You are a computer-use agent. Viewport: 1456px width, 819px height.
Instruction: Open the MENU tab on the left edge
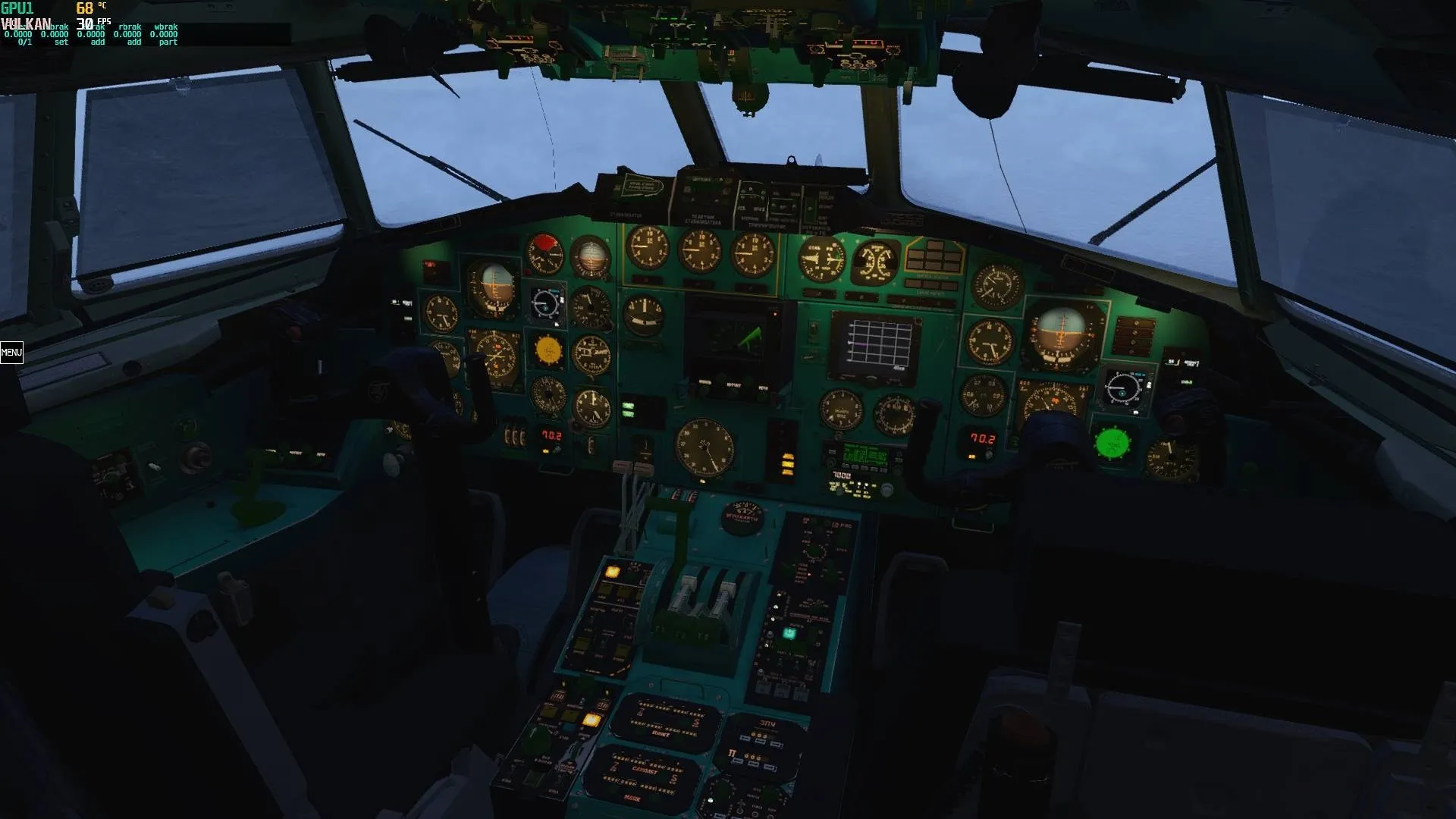point(11,353)
